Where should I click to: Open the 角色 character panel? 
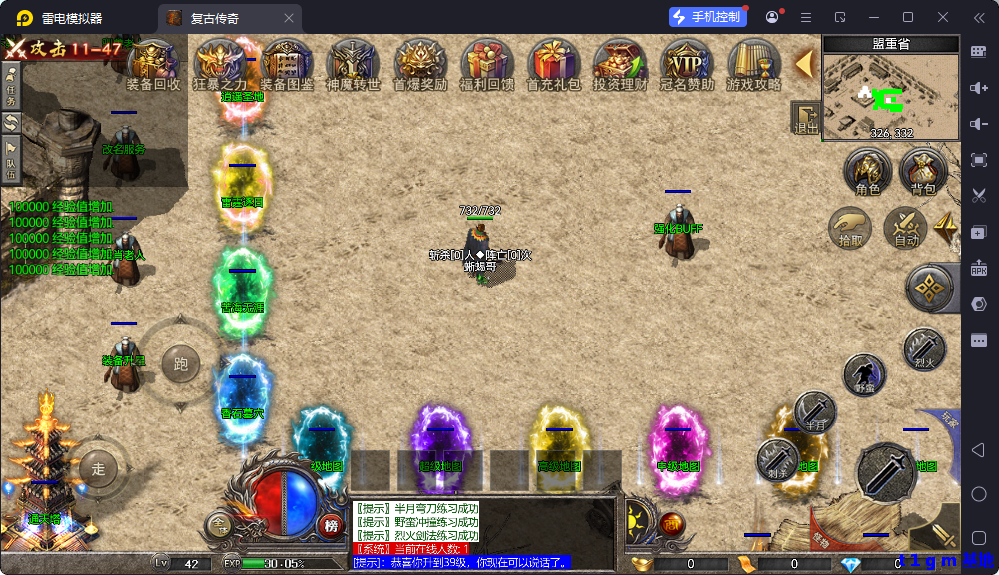[868, 172]
